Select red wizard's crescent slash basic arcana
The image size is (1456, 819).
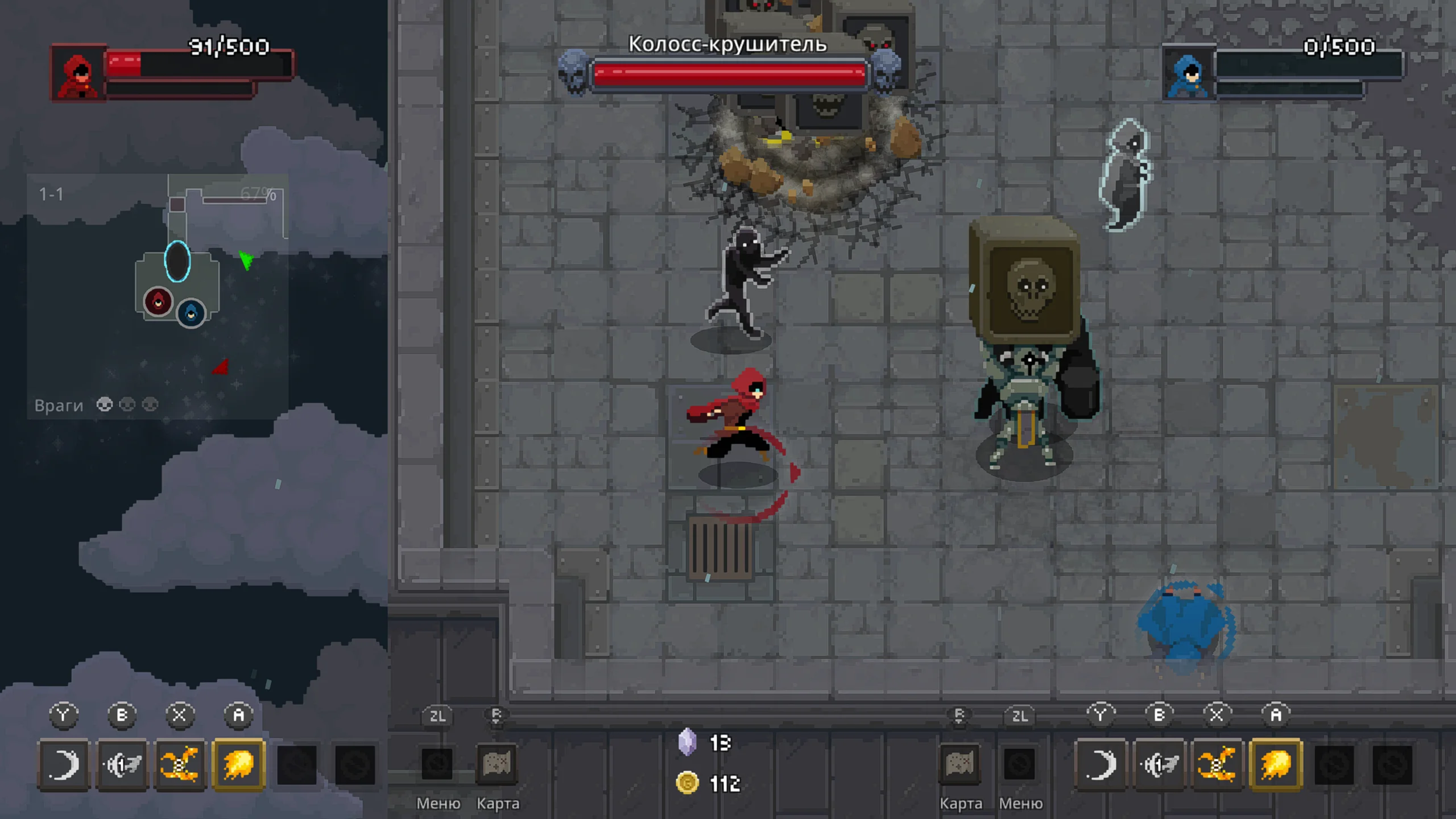pos(64,764)
